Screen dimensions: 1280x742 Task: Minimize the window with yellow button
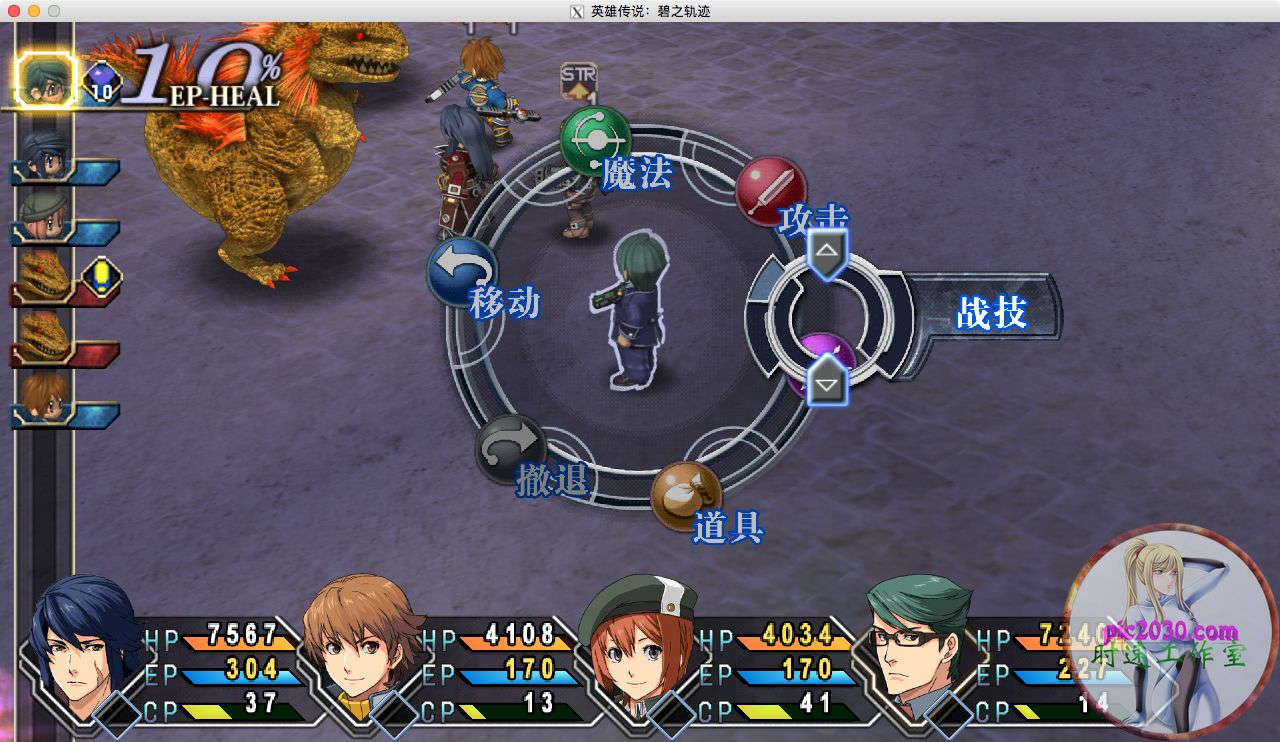click(x=34, y=11)
